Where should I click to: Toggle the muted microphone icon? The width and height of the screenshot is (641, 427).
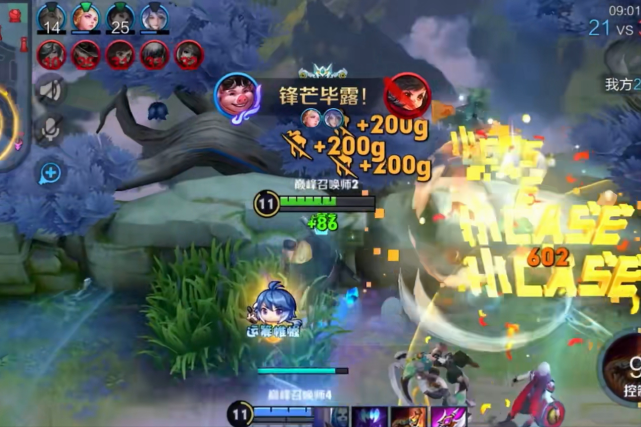(x=51, y=129)
